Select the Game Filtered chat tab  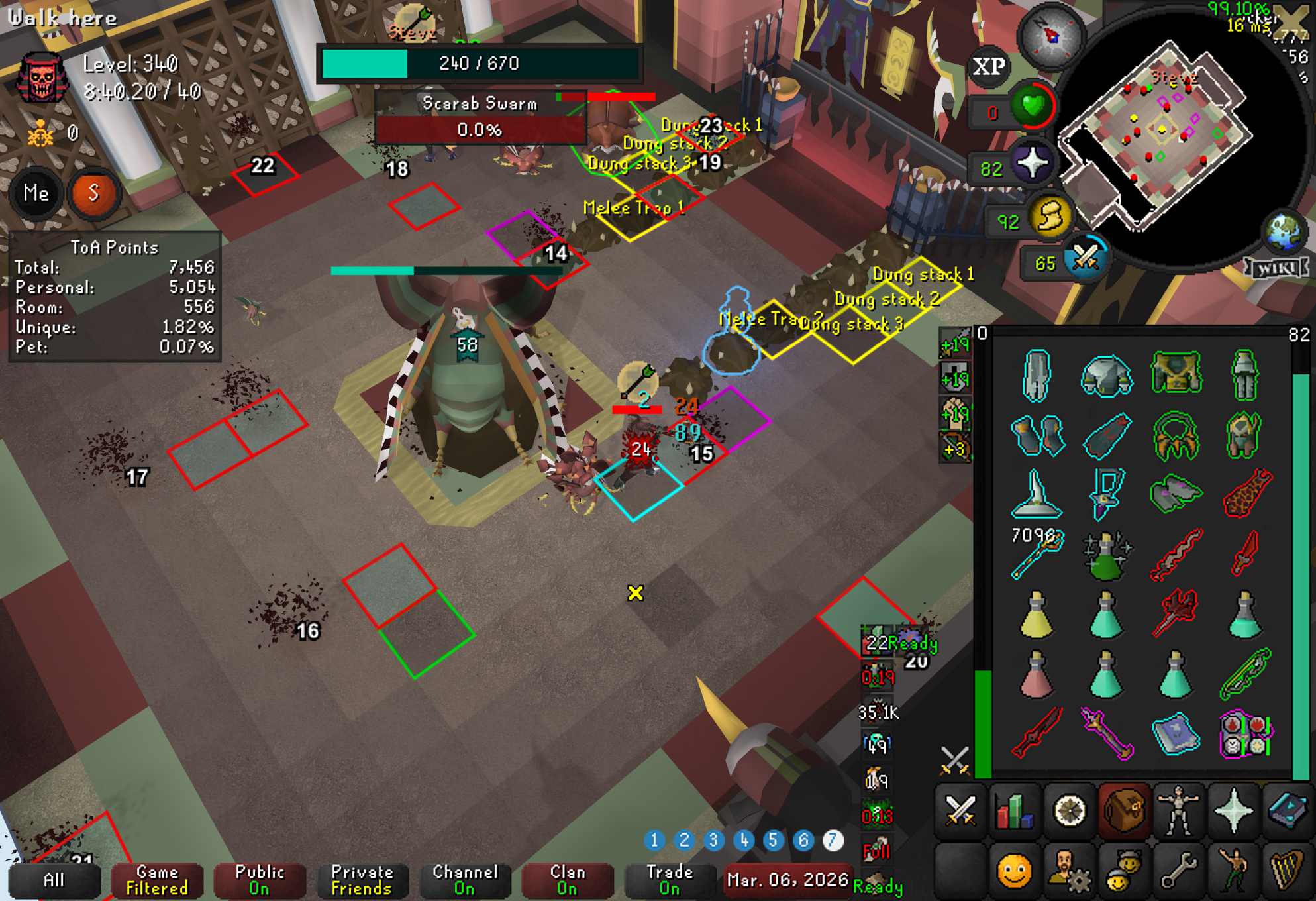(x=157, y=880)
